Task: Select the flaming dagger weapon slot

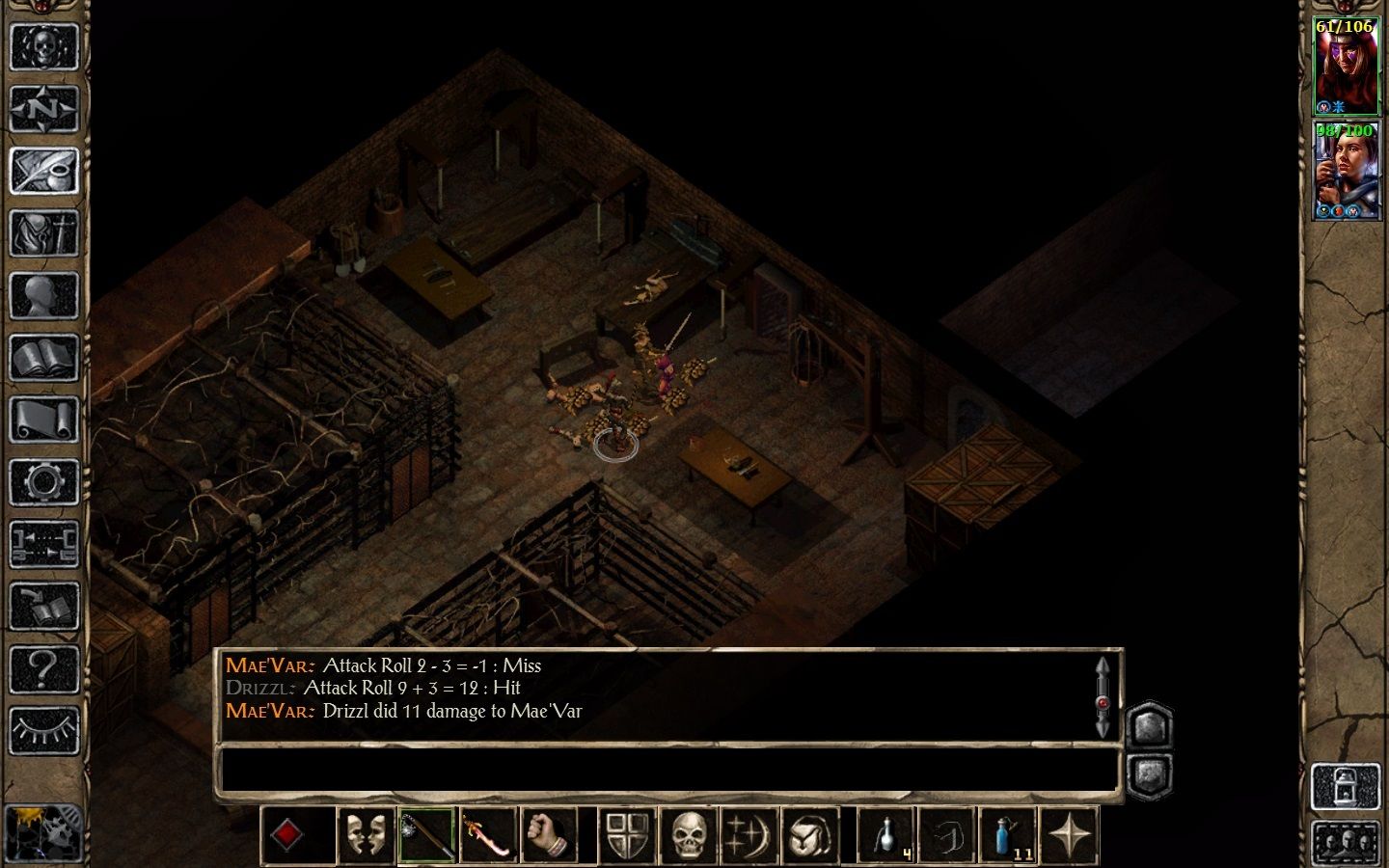Action: 488,834
